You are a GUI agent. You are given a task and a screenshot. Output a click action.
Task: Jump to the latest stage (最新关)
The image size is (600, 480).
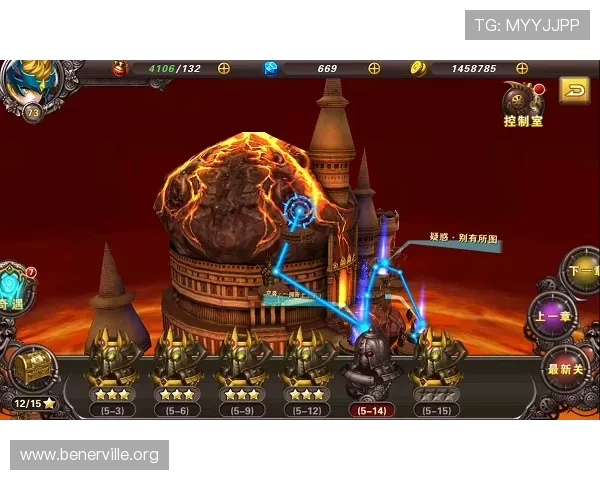pos(566,368)
